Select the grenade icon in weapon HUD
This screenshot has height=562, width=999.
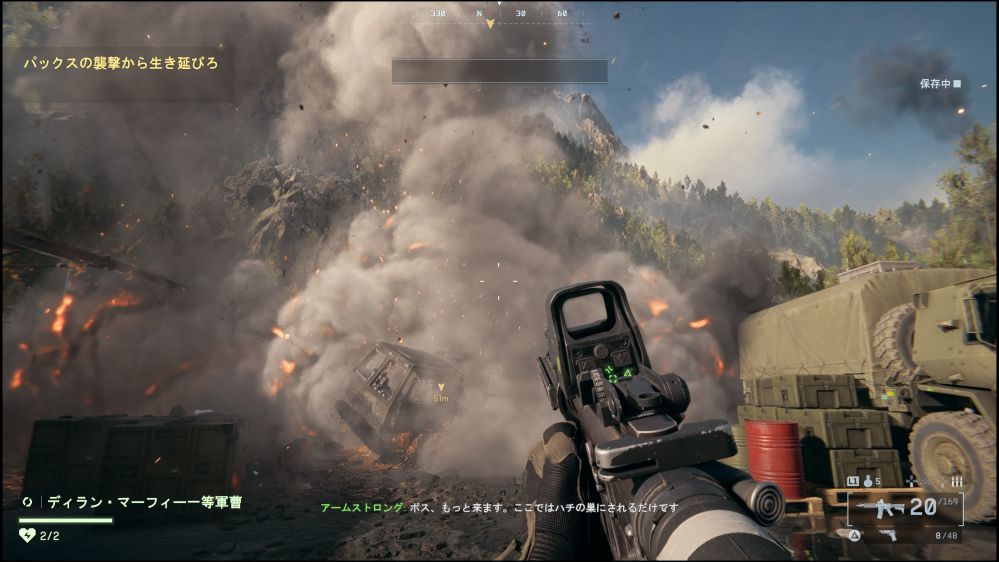click(866, 482)
